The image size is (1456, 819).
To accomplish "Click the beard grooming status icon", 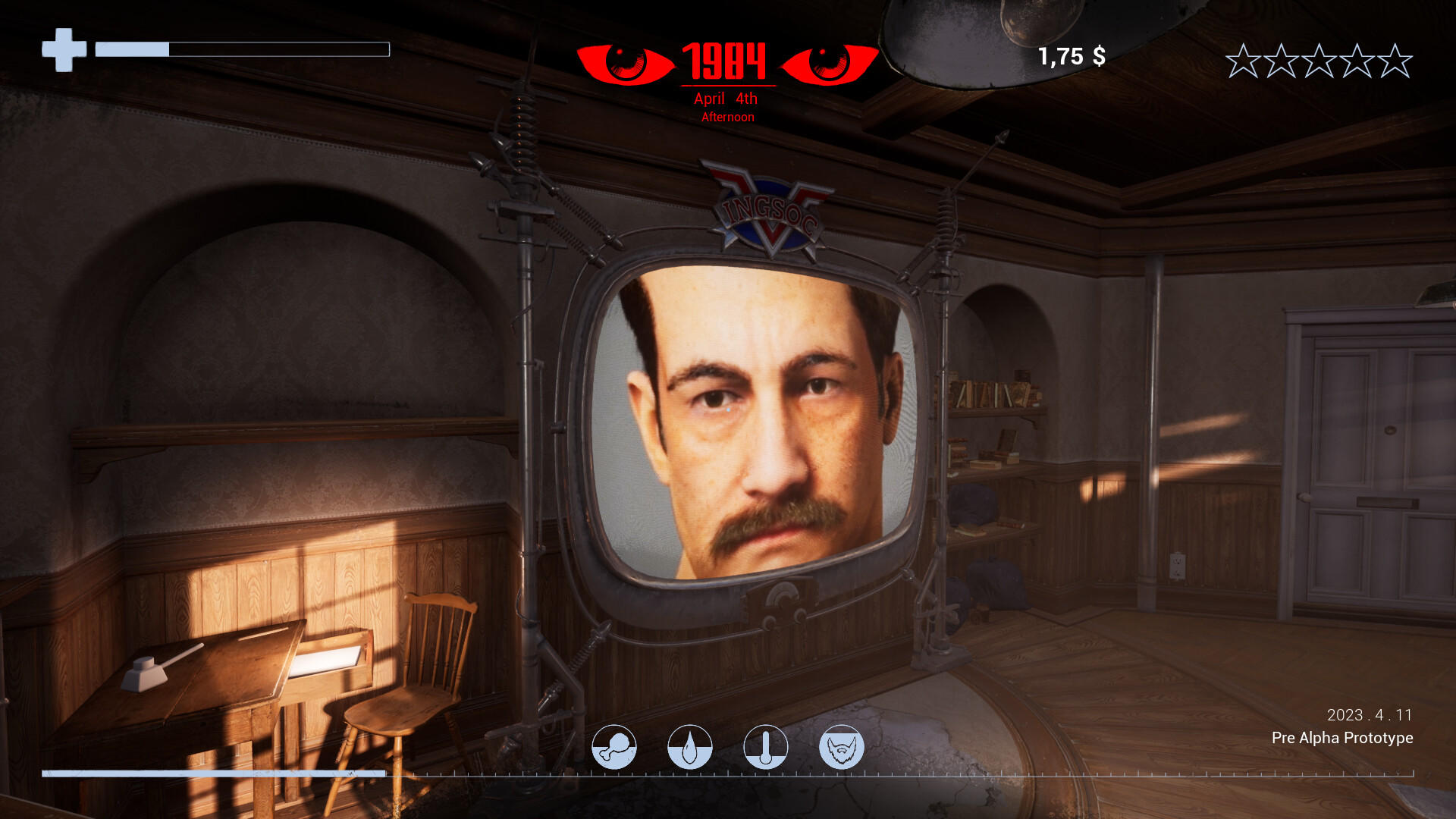I will coord(843,746).
